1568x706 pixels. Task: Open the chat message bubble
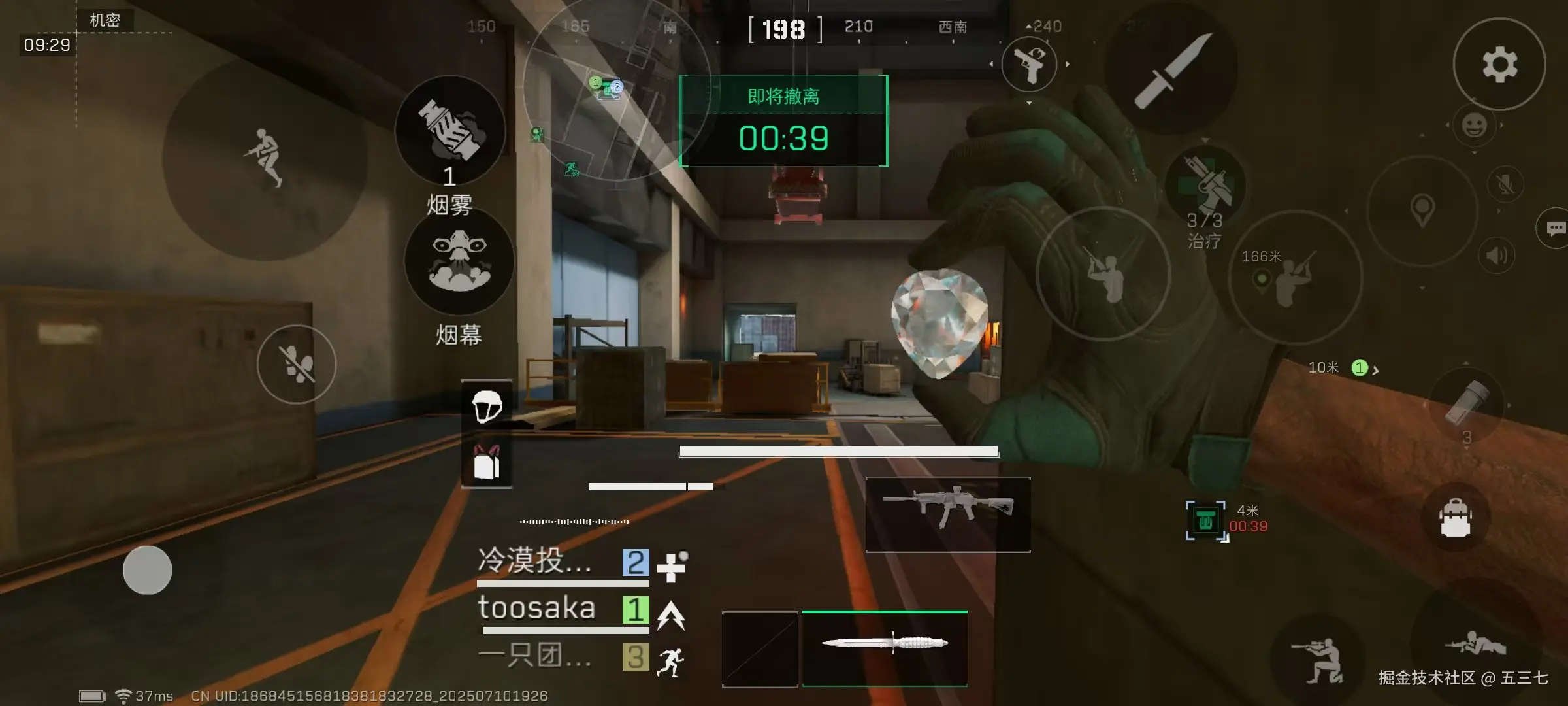click(1555, 228)
